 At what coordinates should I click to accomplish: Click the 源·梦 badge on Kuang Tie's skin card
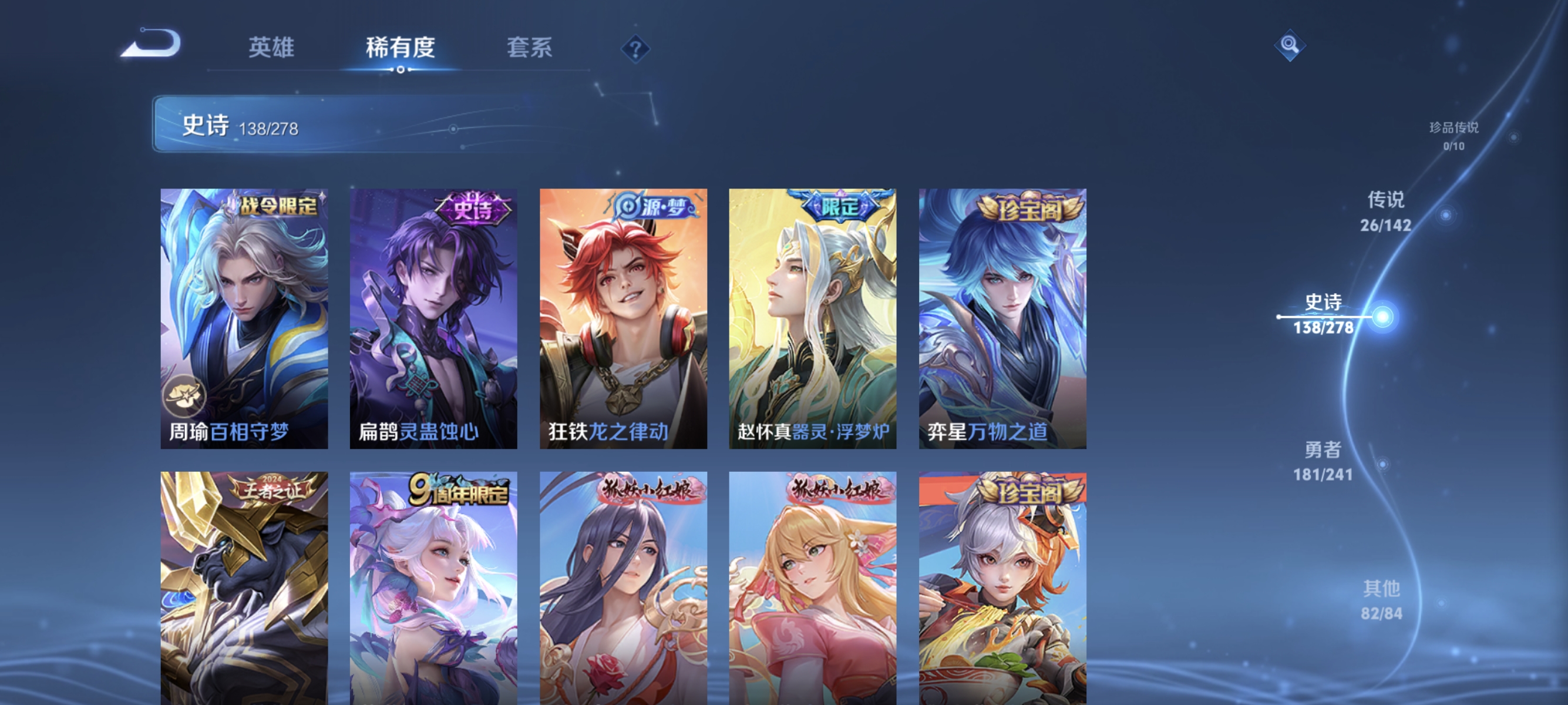tap(652, 207)
